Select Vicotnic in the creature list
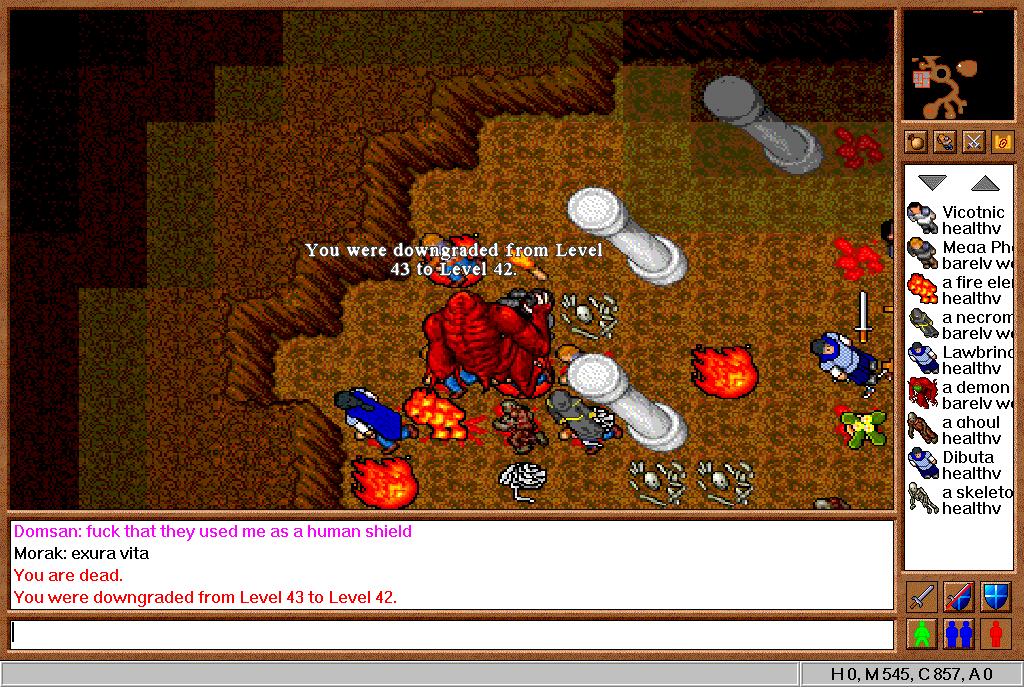The height and width of the screenshot is (687, 1024). click(x=958, y=220)
